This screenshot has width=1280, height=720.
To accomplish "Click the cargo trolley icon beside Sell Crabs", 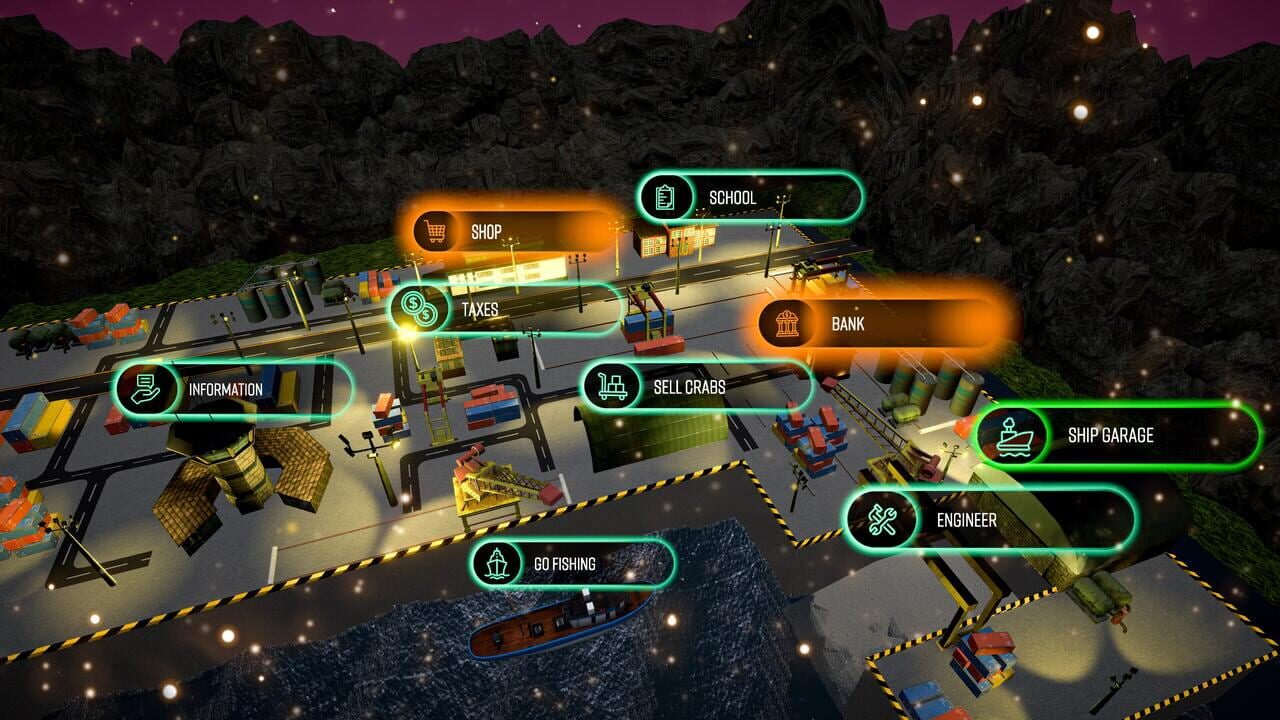I will pyautogui.click(x=611, y=385).
